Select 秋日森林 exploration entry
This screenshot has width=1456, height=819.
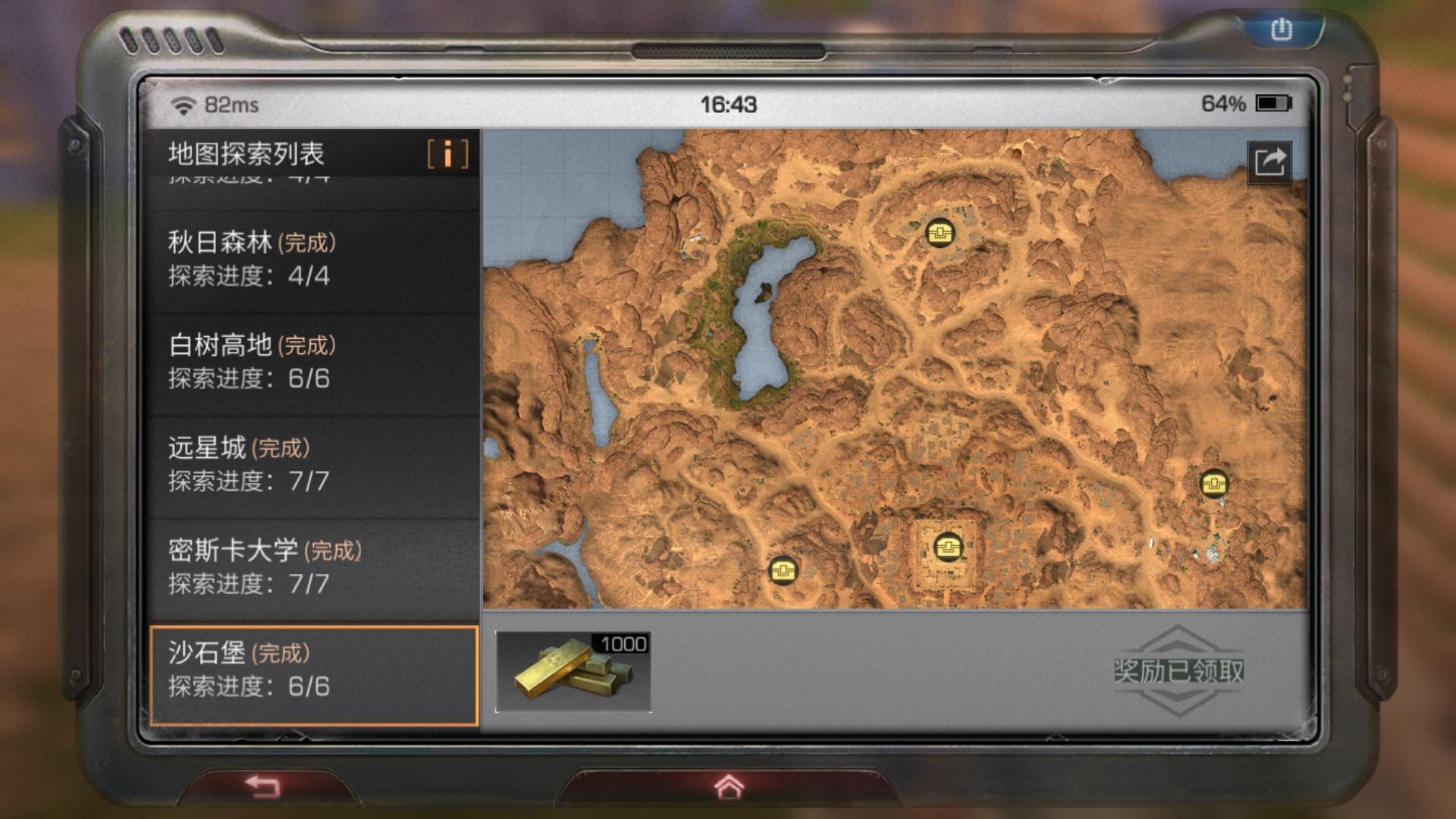pyautogui.click(x=312, y=259)
